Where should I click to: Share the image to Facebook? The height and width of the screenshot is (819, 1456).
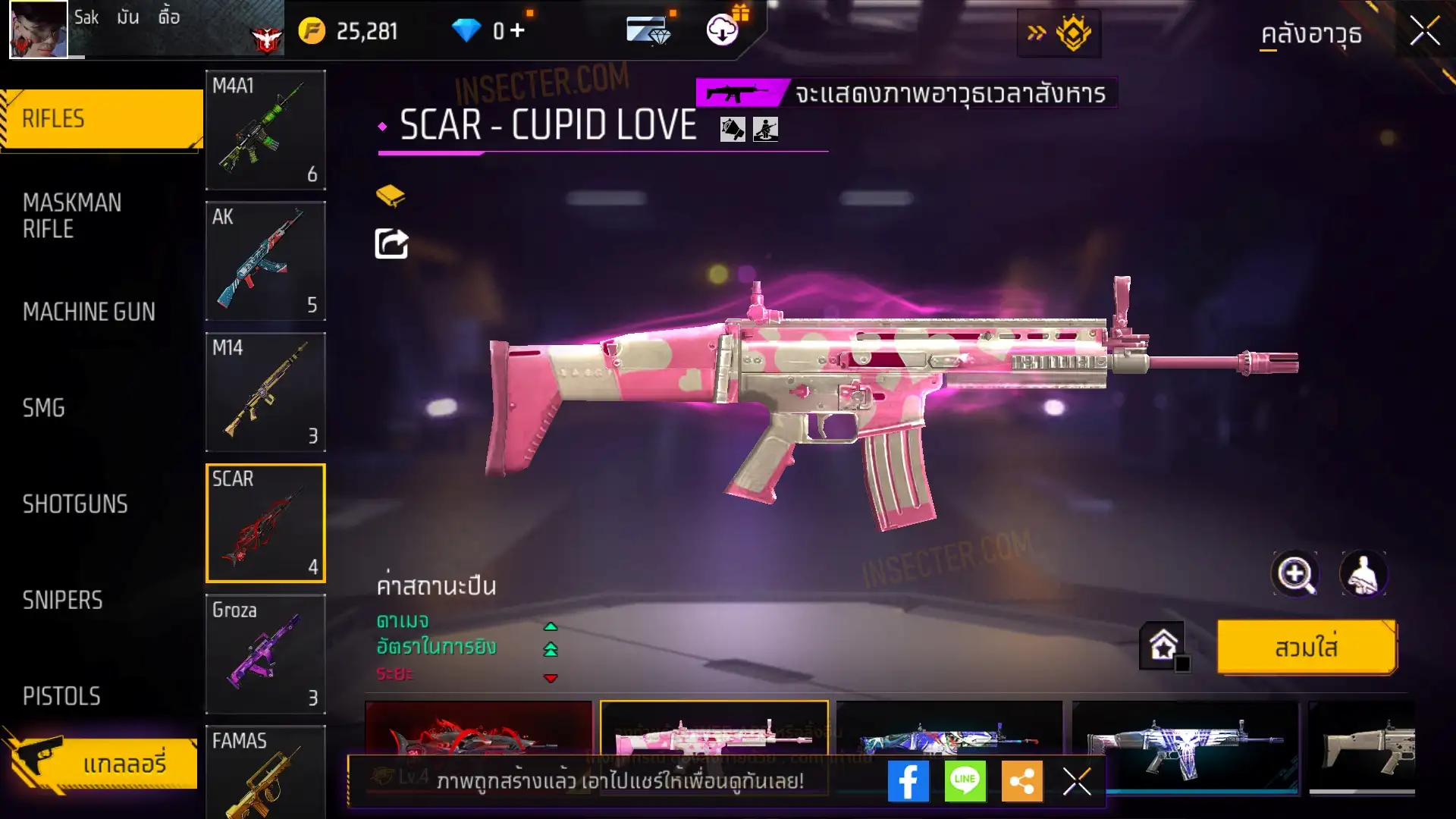point(908,781)
